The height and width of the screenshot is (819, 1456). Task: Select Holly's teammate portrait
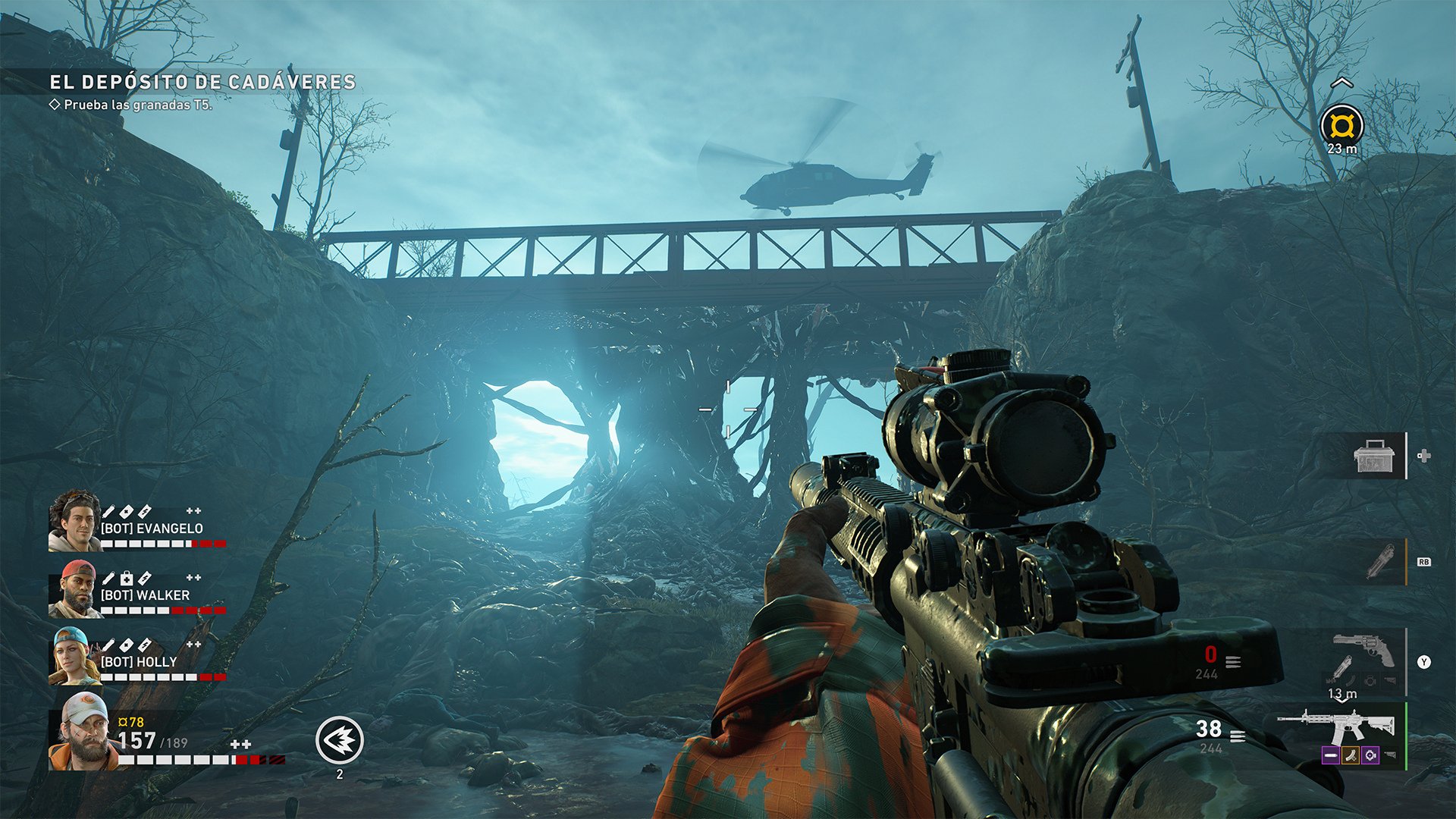74,657
